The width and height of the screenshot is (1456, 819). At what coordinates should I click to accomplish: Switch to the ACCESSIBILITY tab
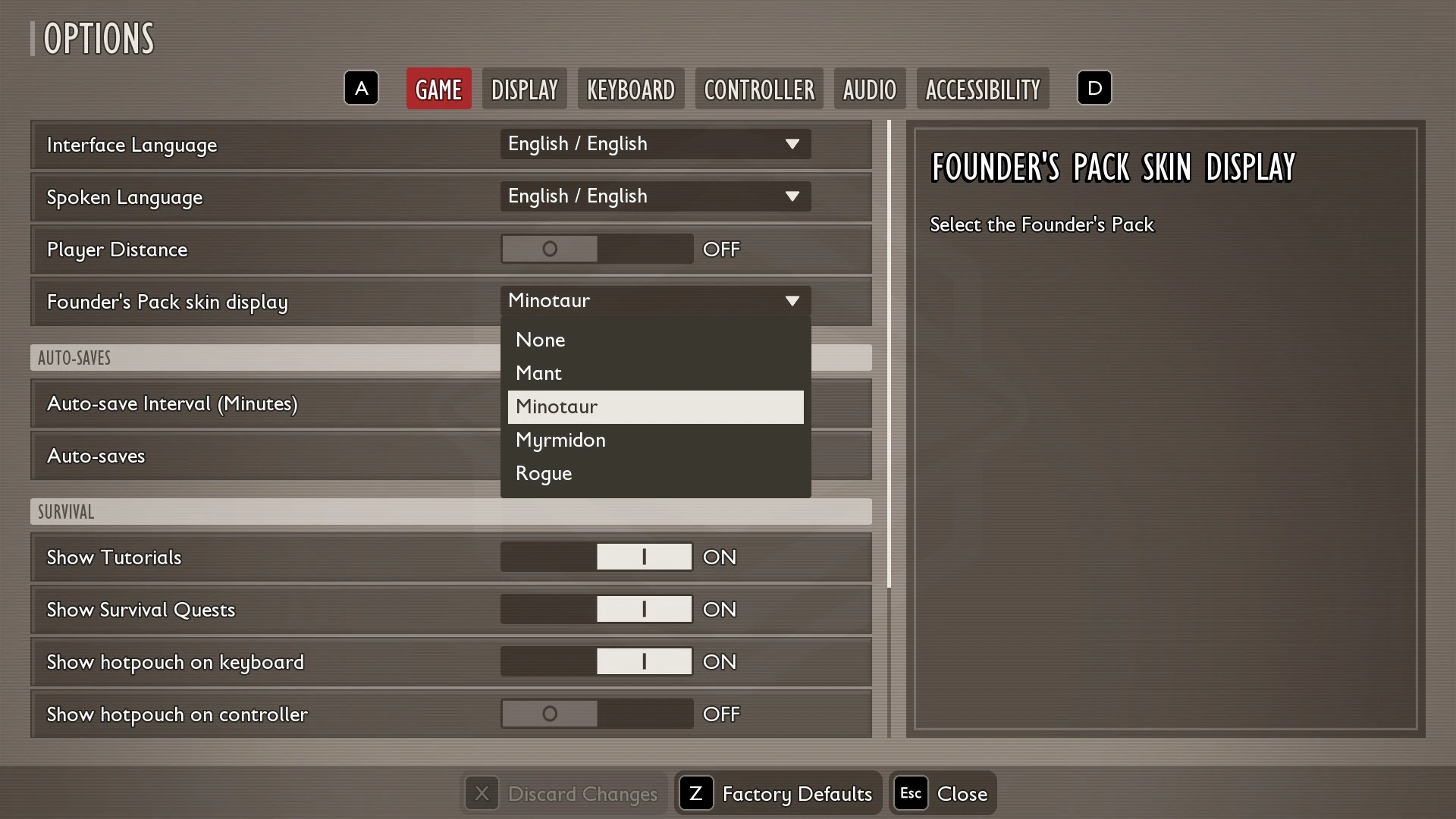click(983, 89)
